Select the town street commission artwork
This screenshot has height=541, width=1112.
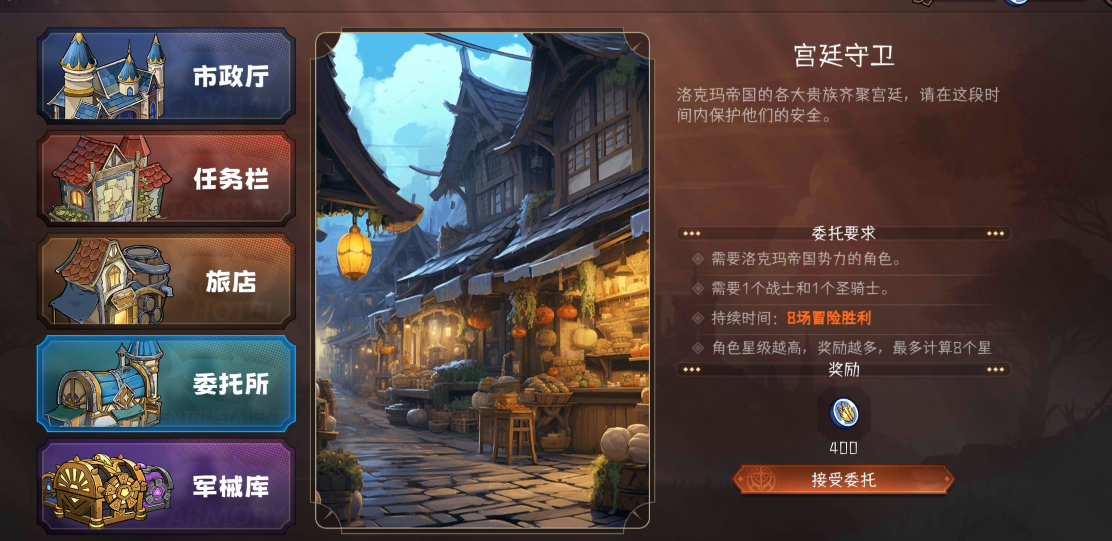click(x=483, y=280)
